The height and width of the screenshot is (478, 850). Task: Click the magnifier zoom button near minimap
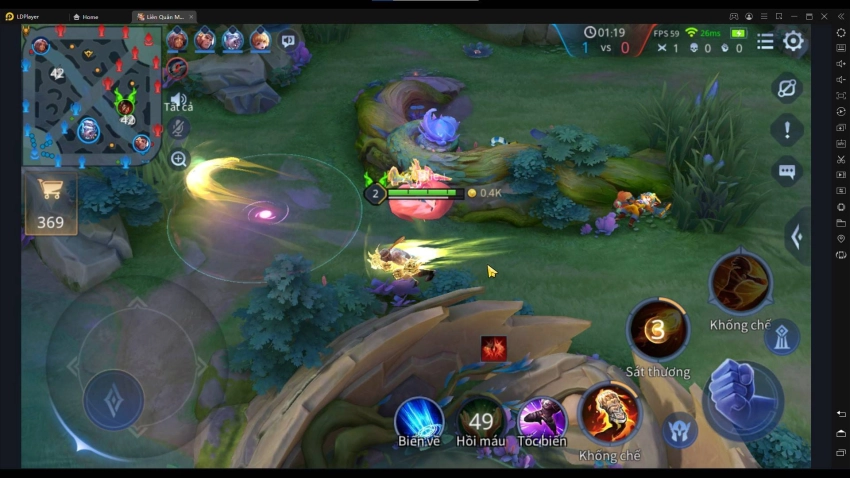(x=179, y=158)
